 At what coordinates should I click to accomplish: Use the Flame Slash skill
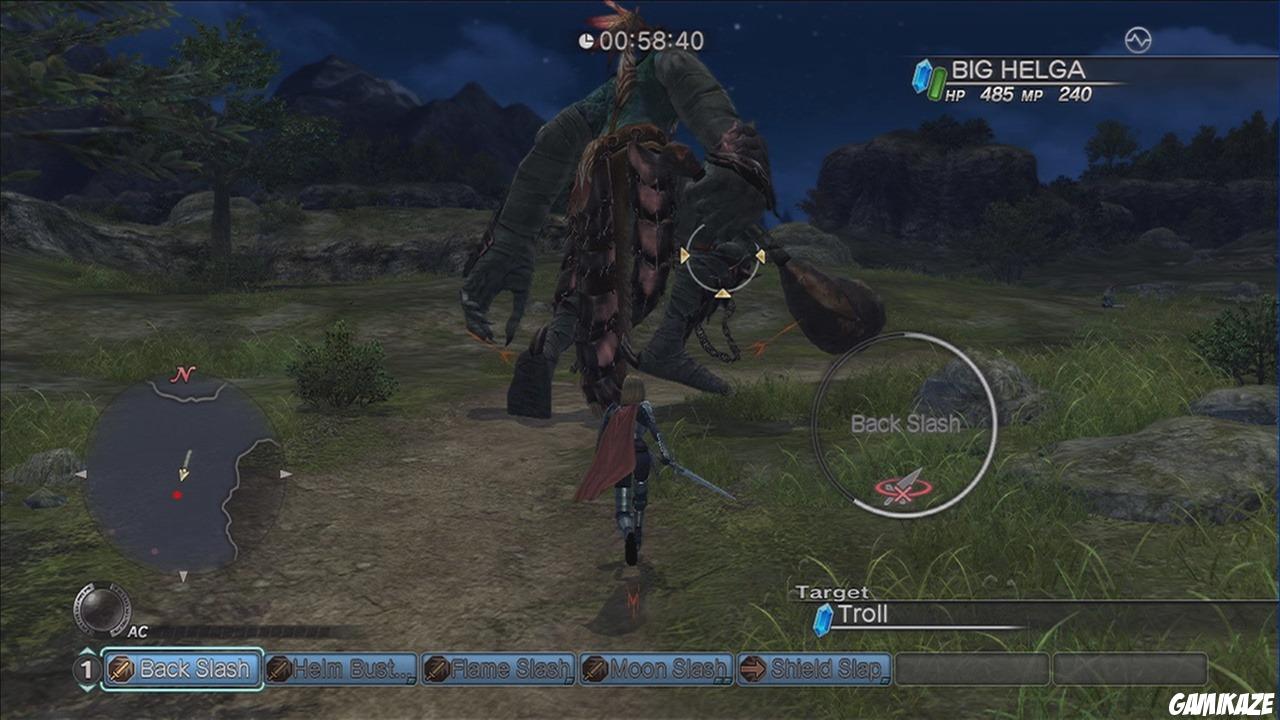coord(499,669)
